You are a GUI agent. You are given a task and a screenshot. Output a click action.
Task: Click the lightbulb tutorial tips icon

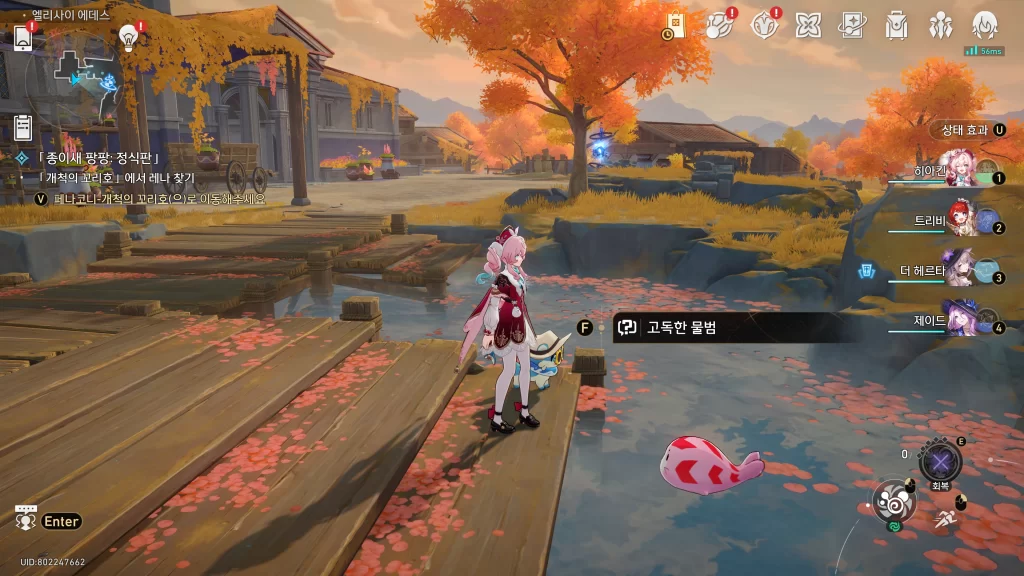(128, 37)
